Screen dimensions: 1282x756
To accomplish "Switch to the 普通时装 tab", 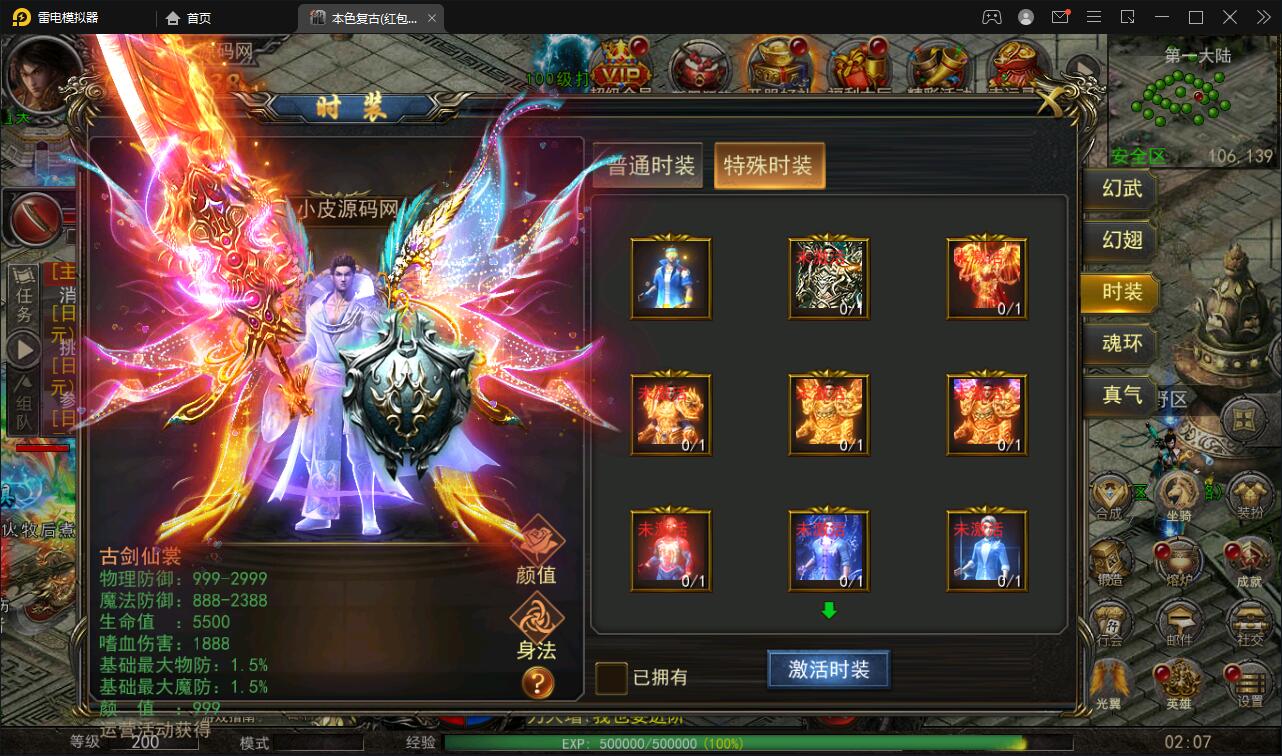I will [647, 165].
